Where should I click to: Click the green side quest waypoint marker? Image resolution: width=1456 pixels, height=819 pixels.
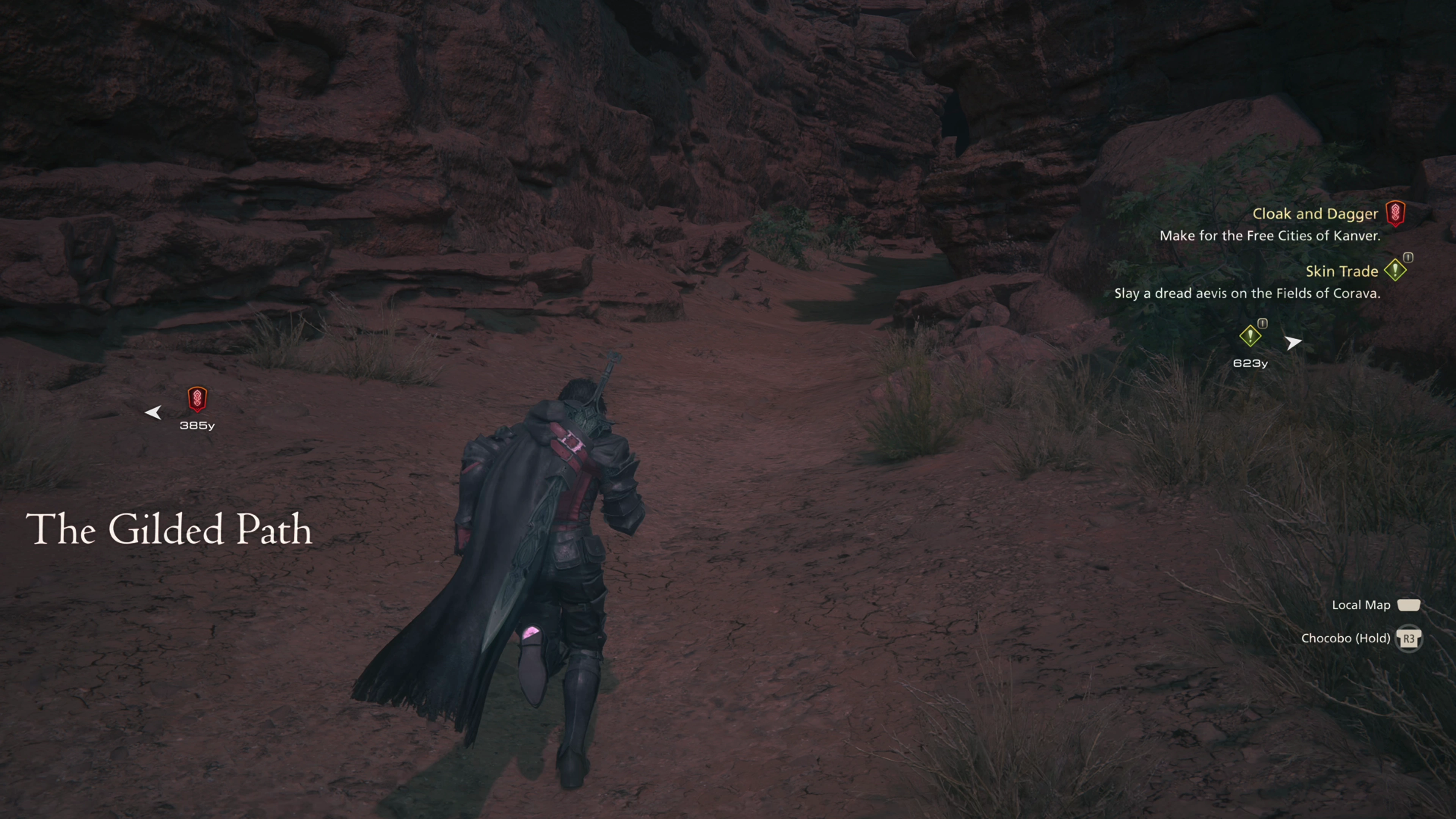(x=1250, y=336)
